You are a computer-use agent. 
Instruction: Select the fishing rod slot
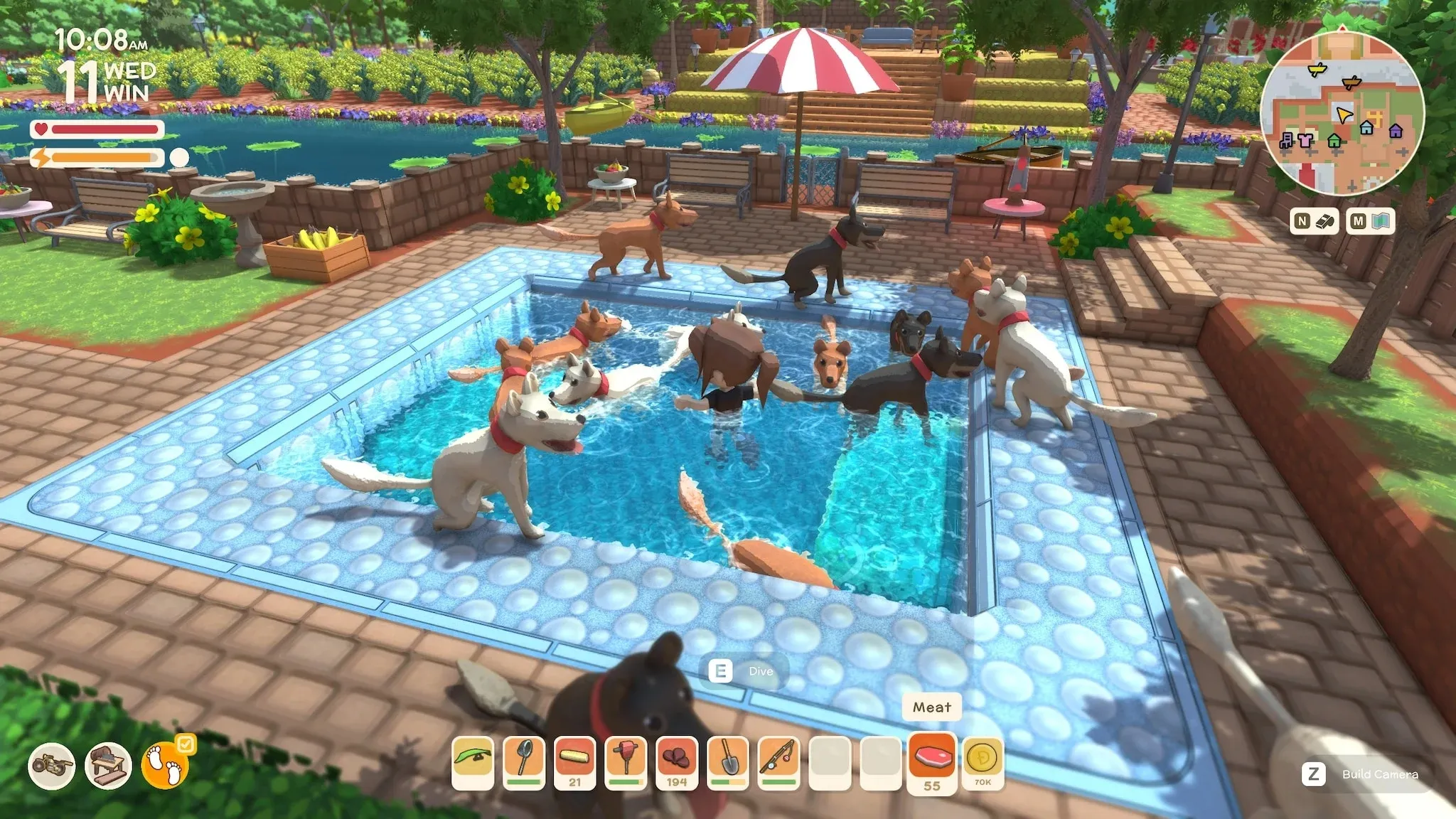click(779, 761)
